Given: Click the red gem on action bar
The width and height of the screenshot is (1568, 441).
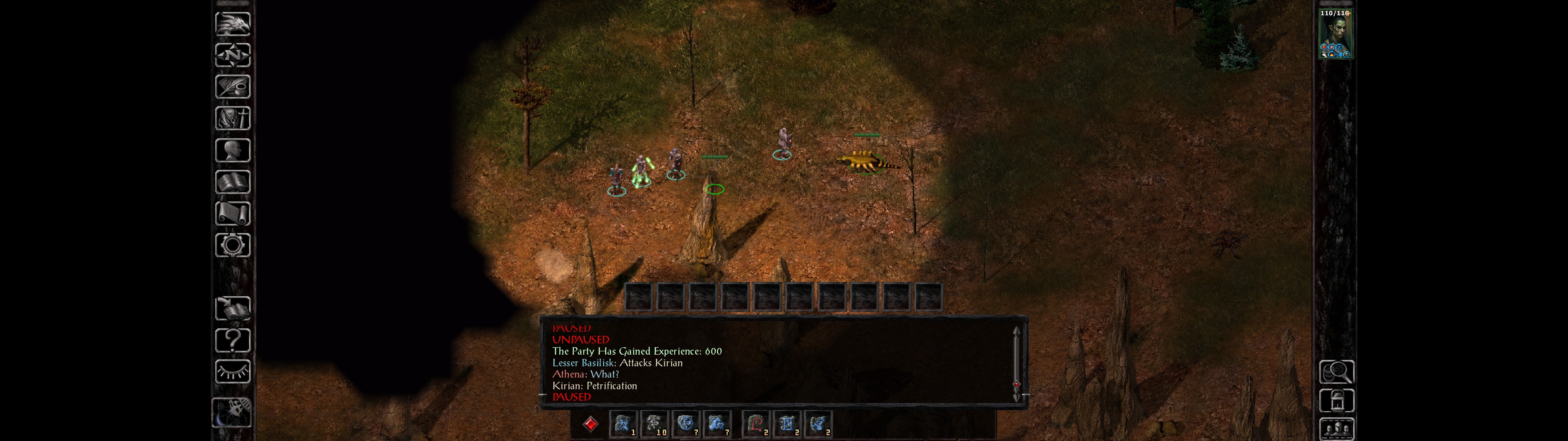Looking at the screenshot, I should 590,424.
